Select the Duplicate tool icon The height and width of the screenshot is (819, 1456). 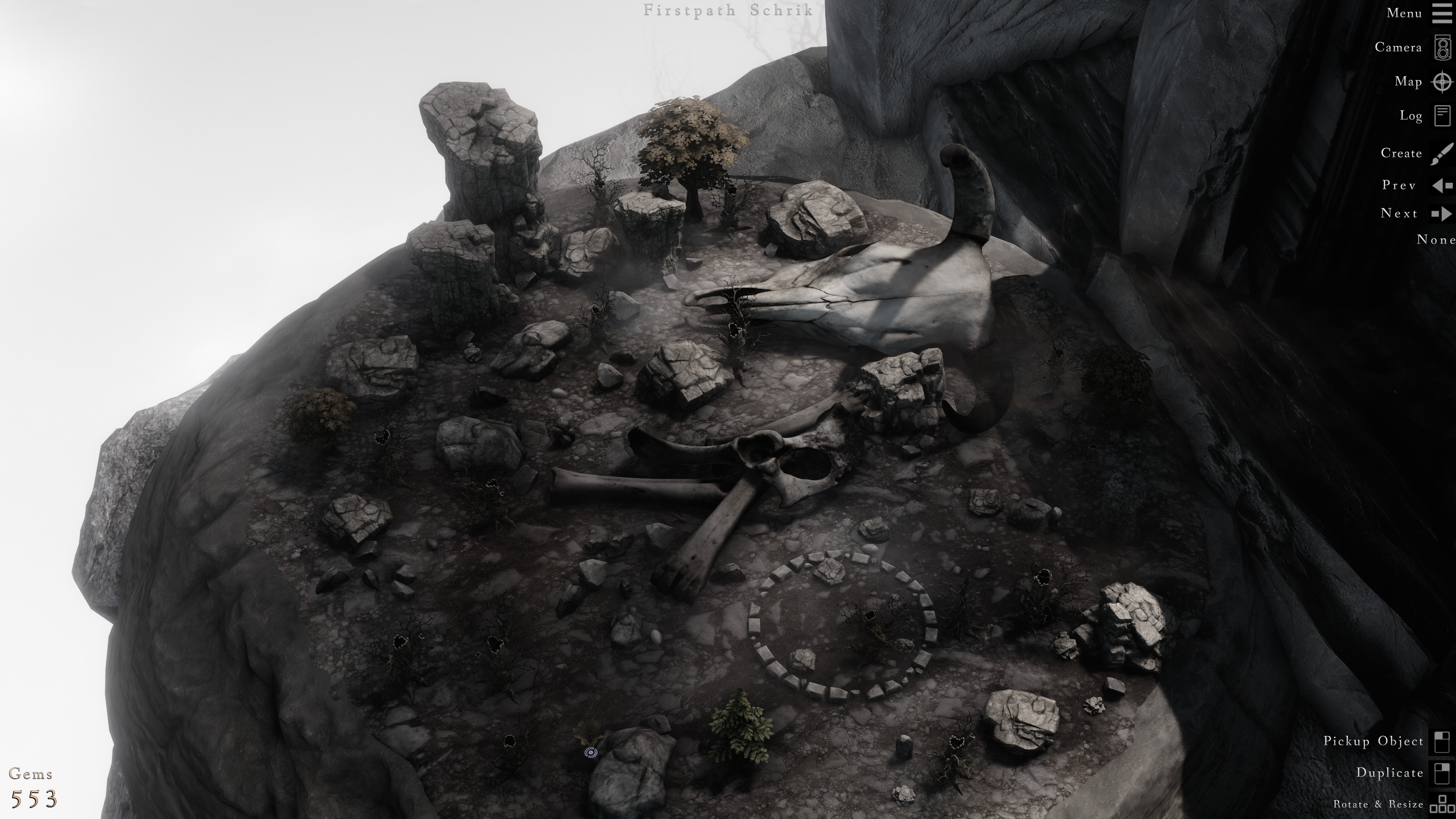pos(1442,773)
